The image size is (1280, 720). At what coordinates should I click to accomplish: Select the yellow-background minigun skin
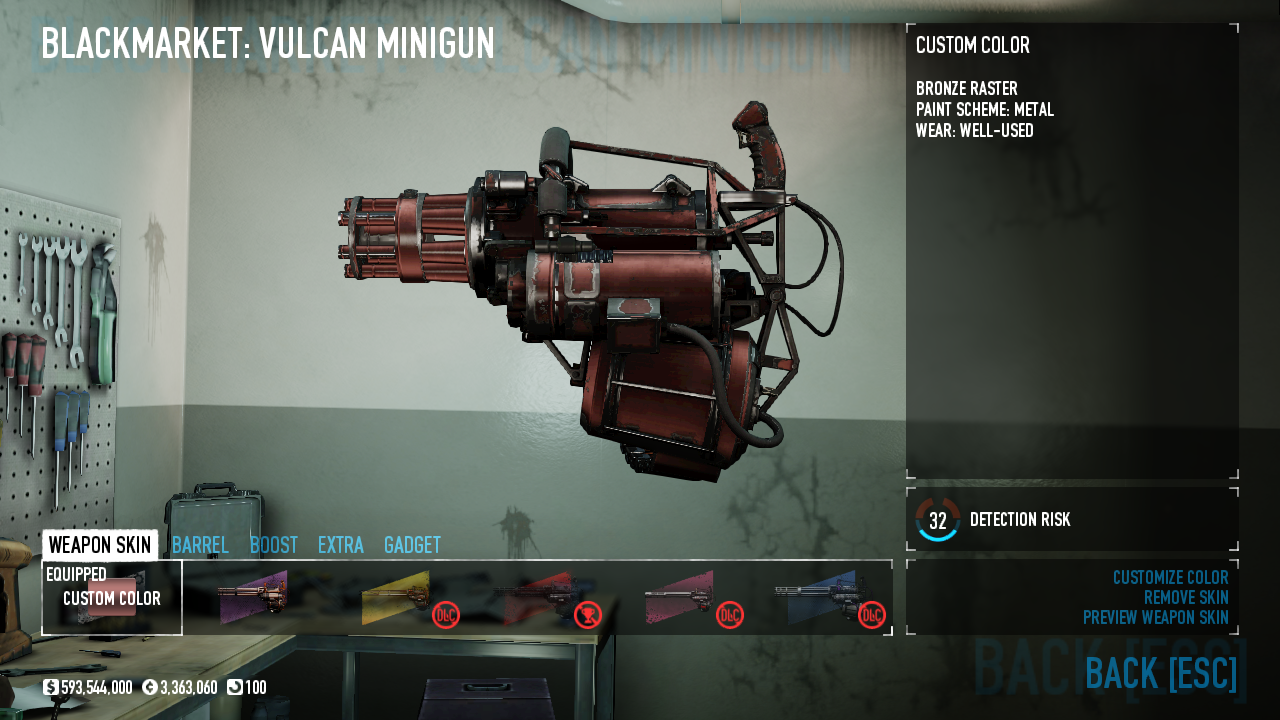click(396, 597)
